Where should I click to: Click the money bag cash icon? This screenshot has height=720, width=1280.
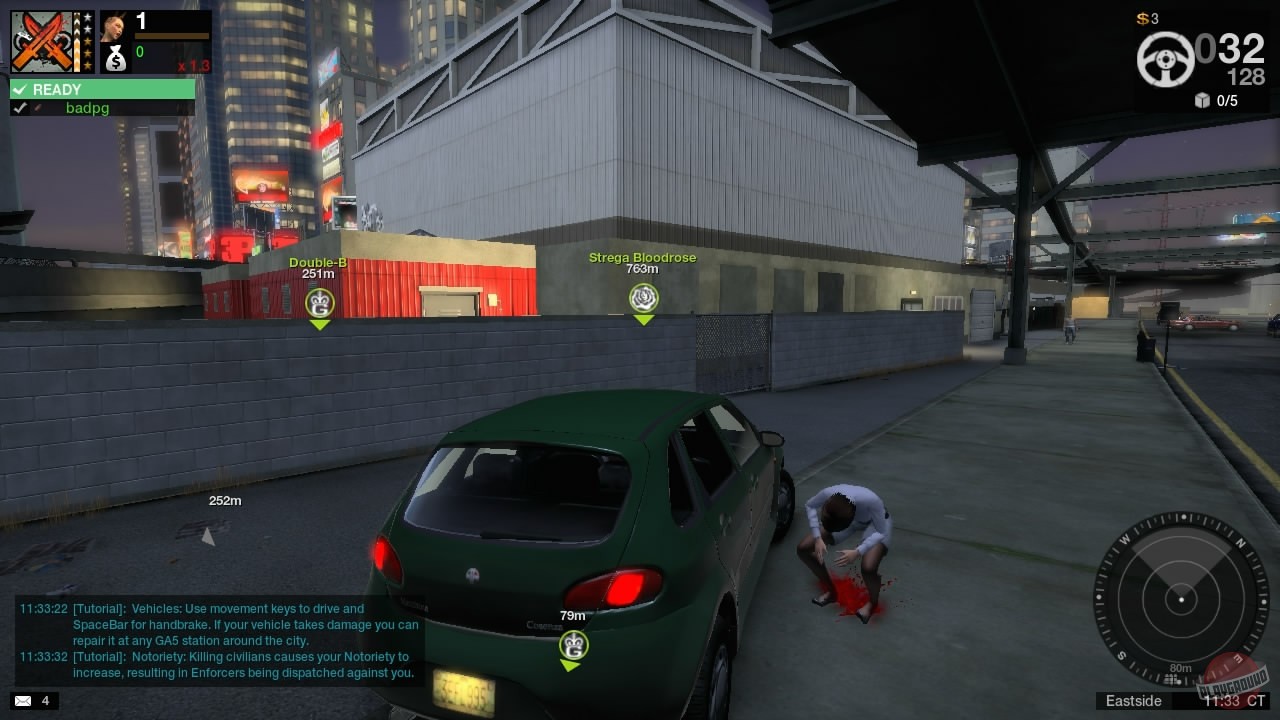click(x=116, y=58)
